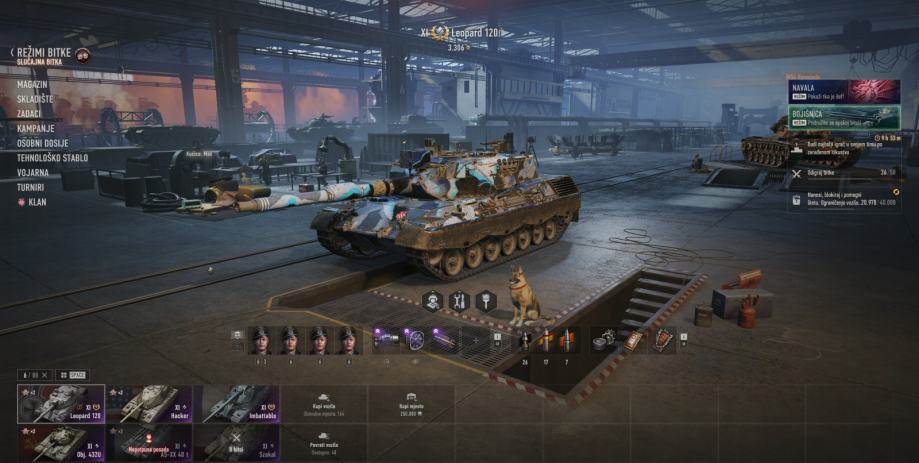Open the Navala event banner

click(x=843, y=92)
